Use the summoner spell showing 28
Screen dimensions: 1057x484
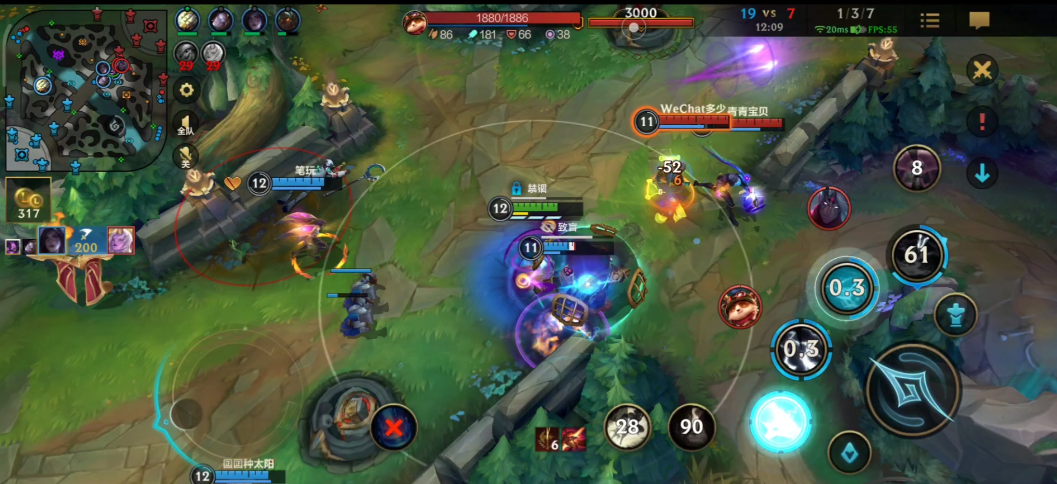[x=628, y=427]
